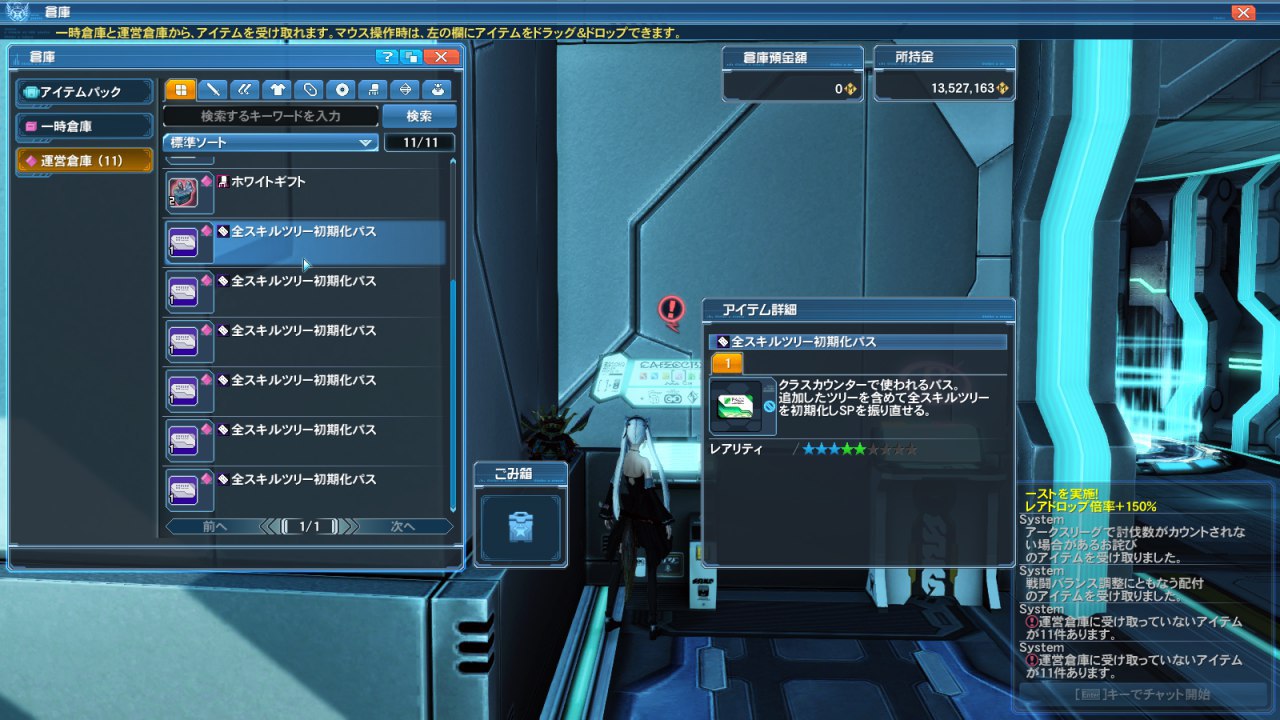1280x720 pixels.
Task: Close the inner 倉庫 storage panel
Action: [441, 57]
